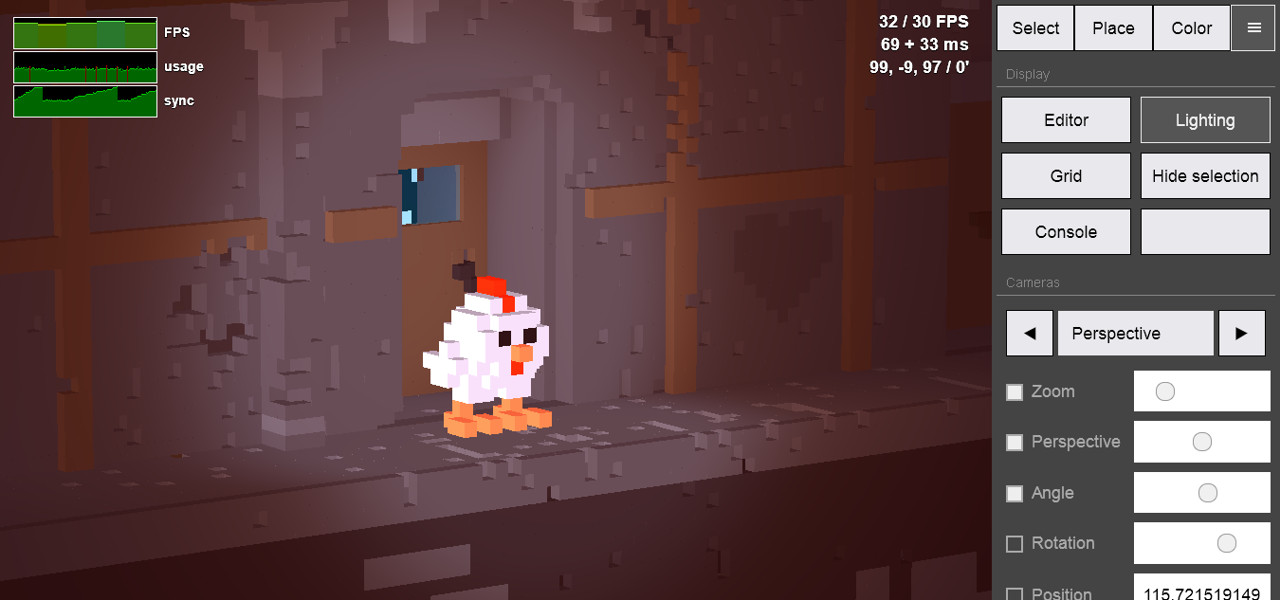Open the Console
1280x600 pixels.
coord(1066,232)
